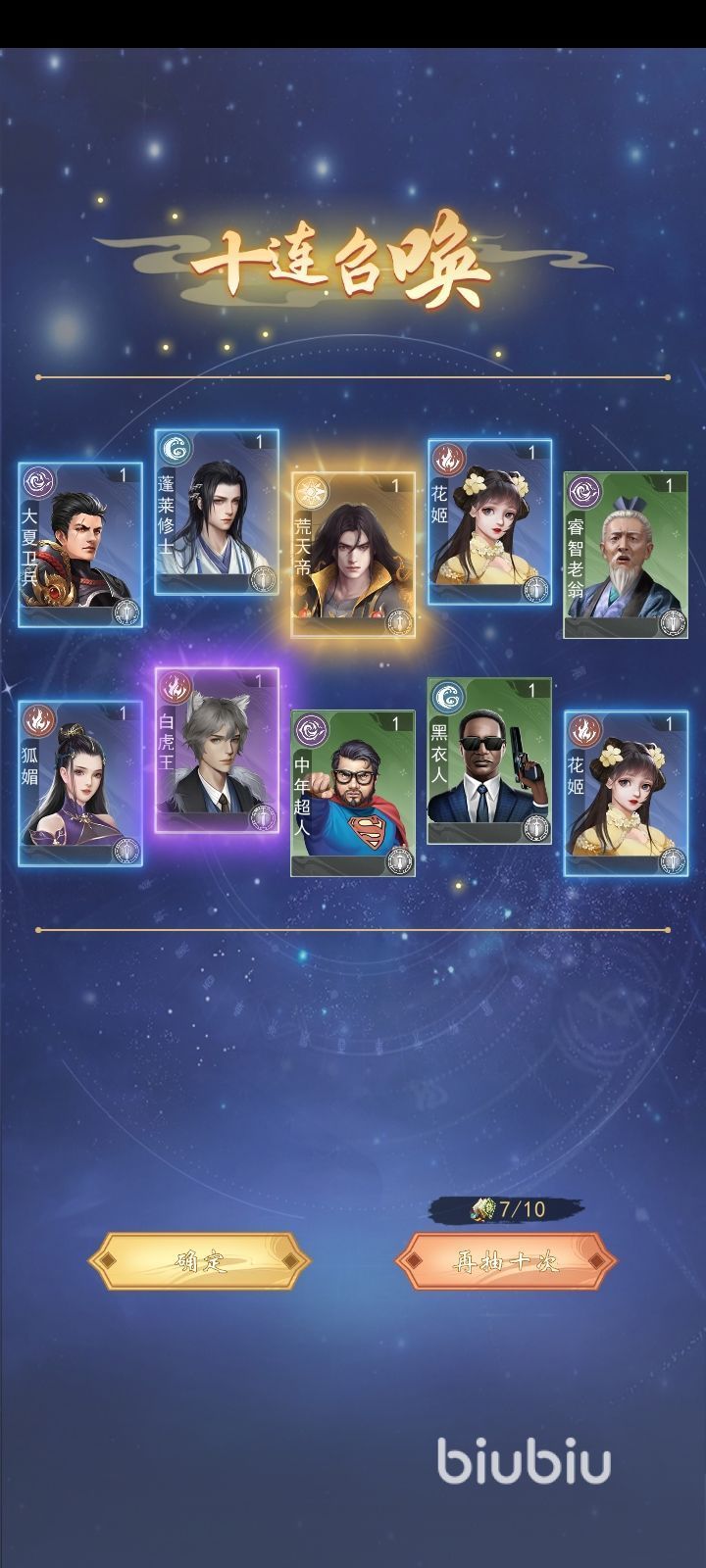Image resolution: width=706 pixels, height=1568 pixels.
Task: Choose the golden 荒天帝 card
Action: pyautogui.click(x=353, y=556)
